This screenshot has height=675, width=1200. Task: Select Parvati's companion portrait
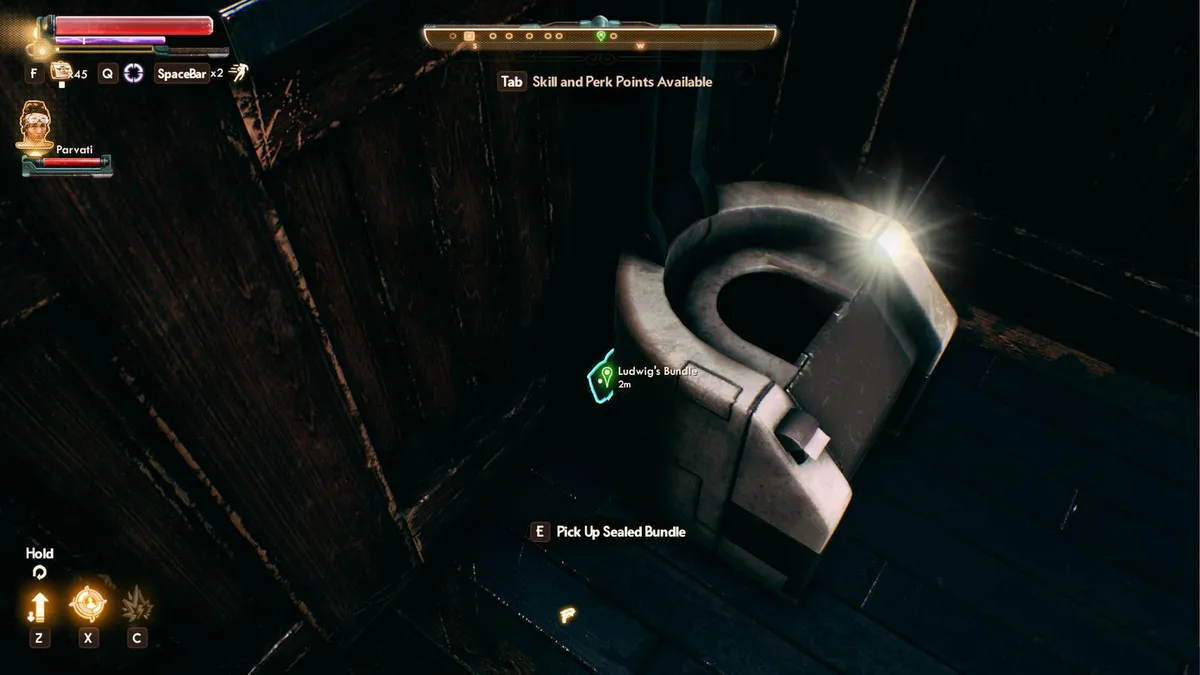click(38, 128)
